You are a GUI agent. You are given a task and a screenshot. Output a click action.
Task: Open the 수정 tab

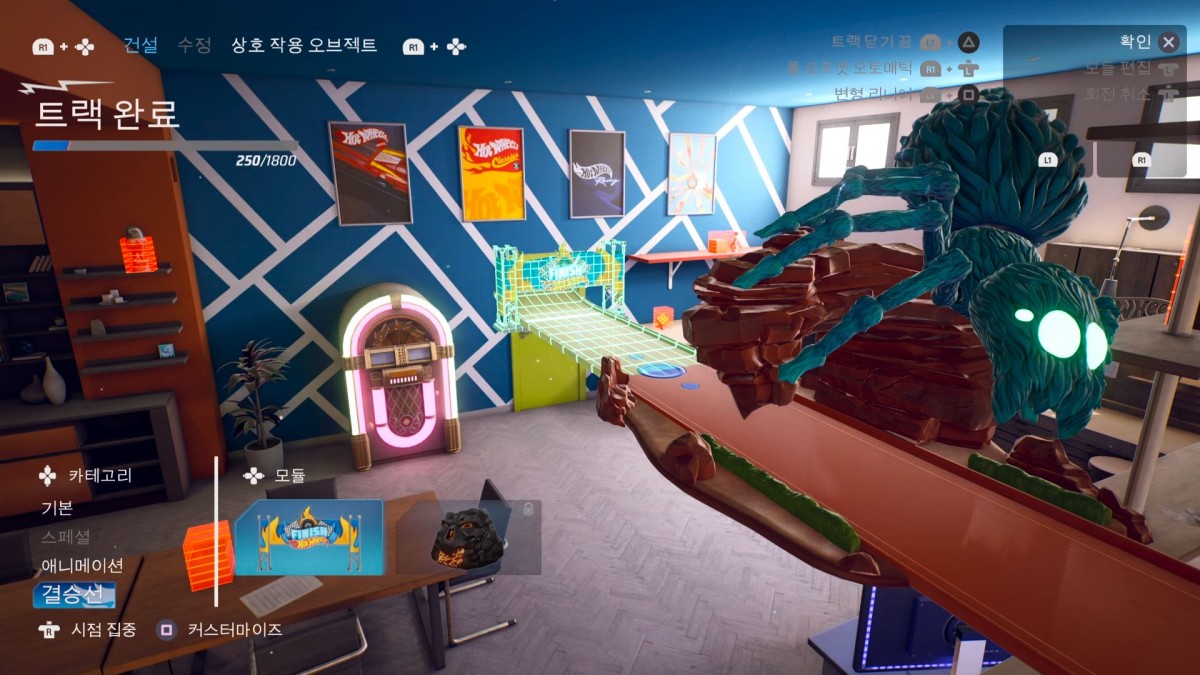pyautogui.click(x=194, y=45)
